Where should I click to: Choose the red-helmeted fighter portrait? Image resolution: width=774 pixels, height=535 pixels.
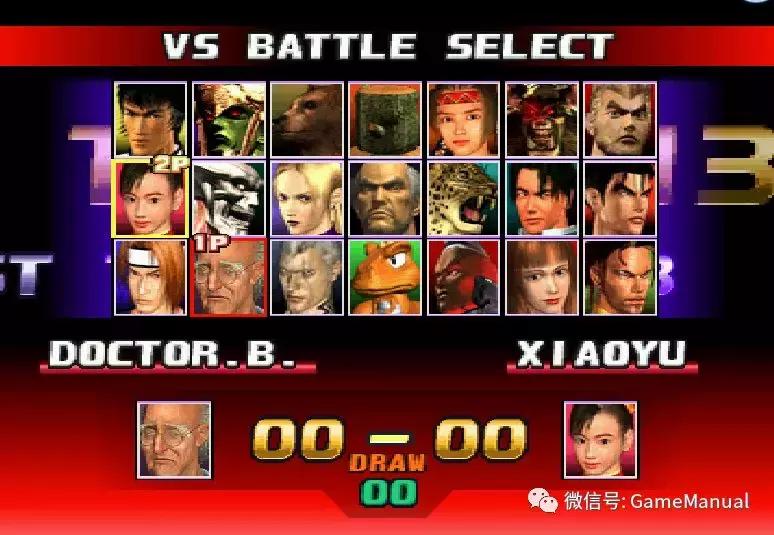463,276
